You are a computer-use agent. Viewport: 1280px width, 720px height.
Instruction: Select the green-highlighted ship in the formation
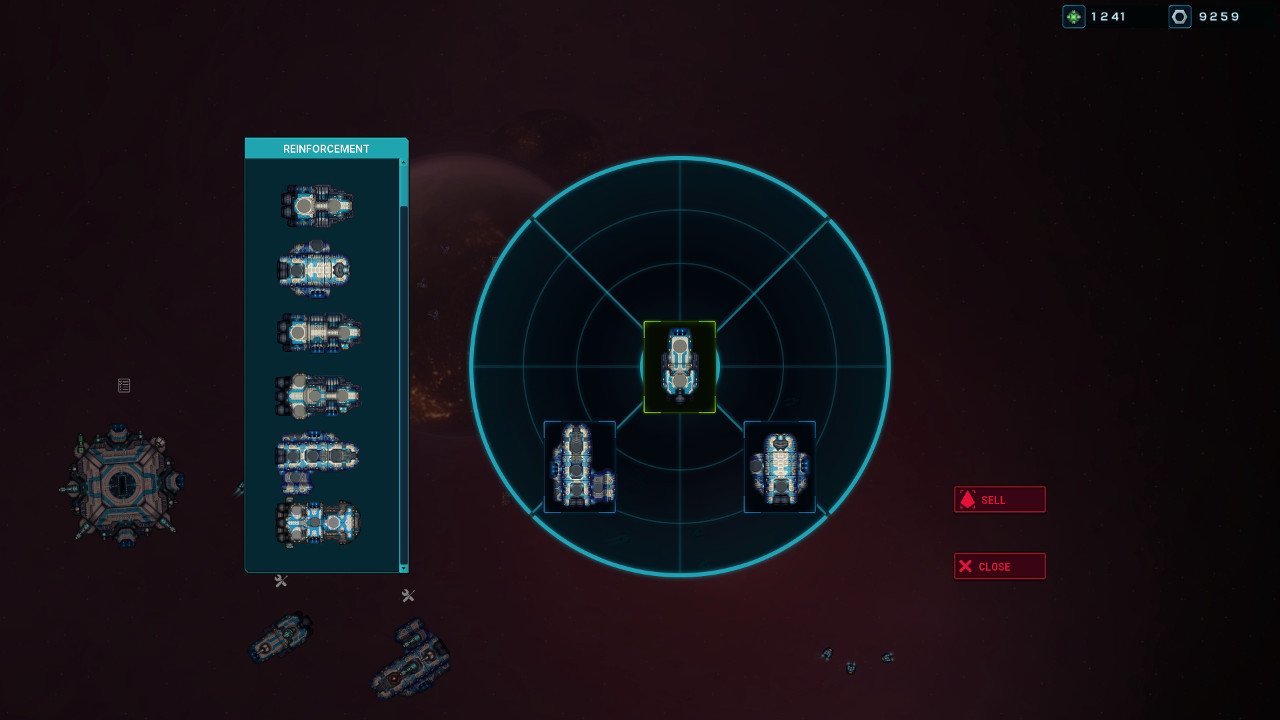pyautogui.click(x=679, y=367)
